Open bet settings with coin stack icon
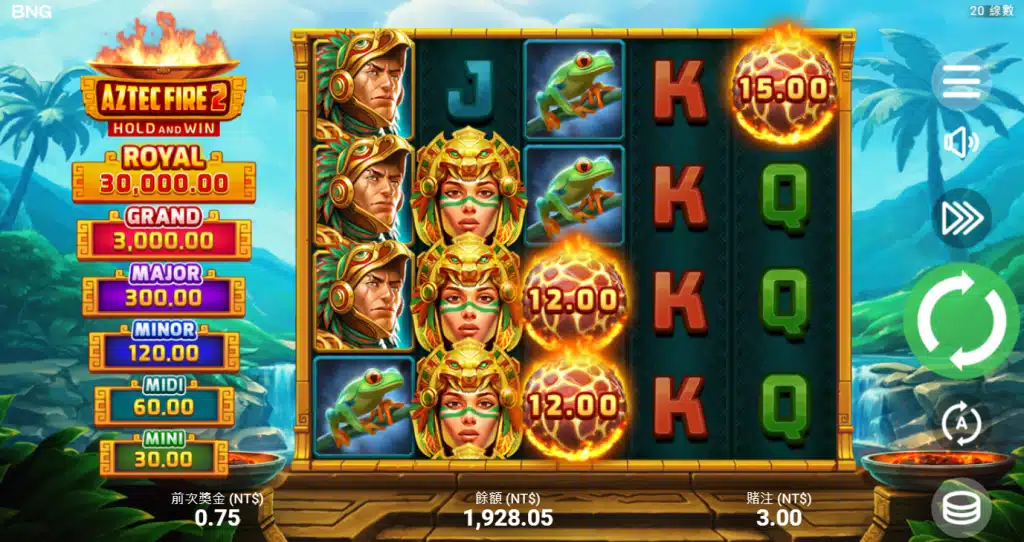This screenshot has height=542, width=1024. pos(961,507)
